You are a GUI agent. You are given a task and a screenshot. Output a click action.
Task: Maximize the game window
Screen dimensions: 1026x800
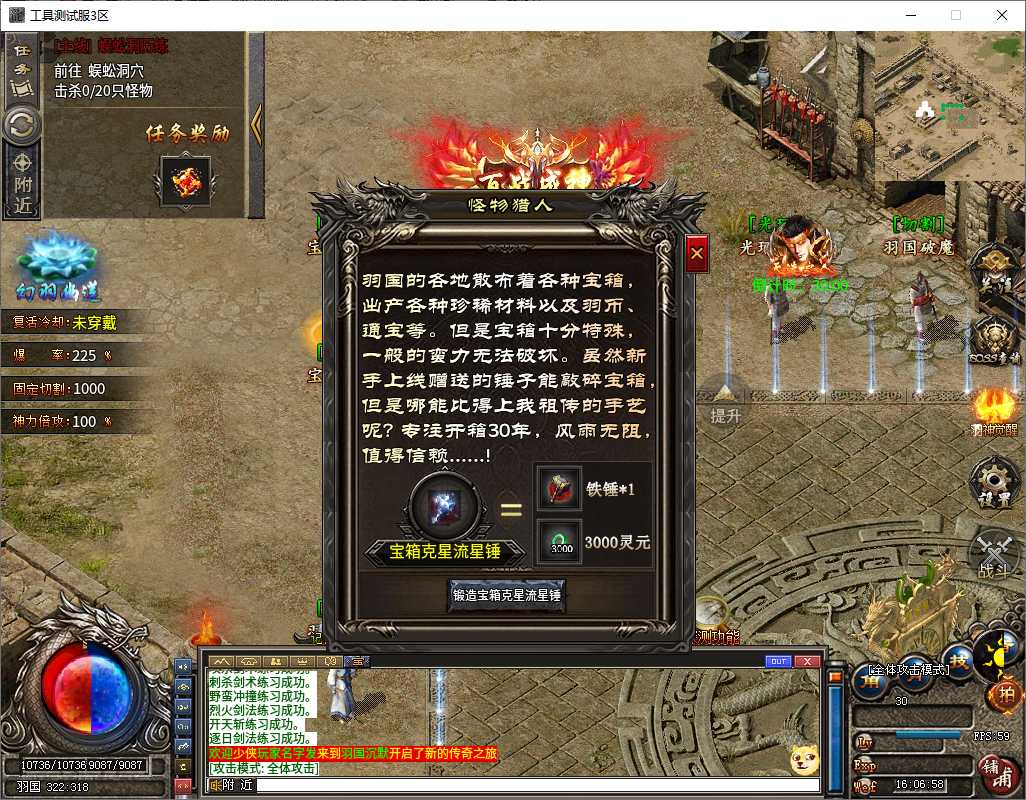955,15
